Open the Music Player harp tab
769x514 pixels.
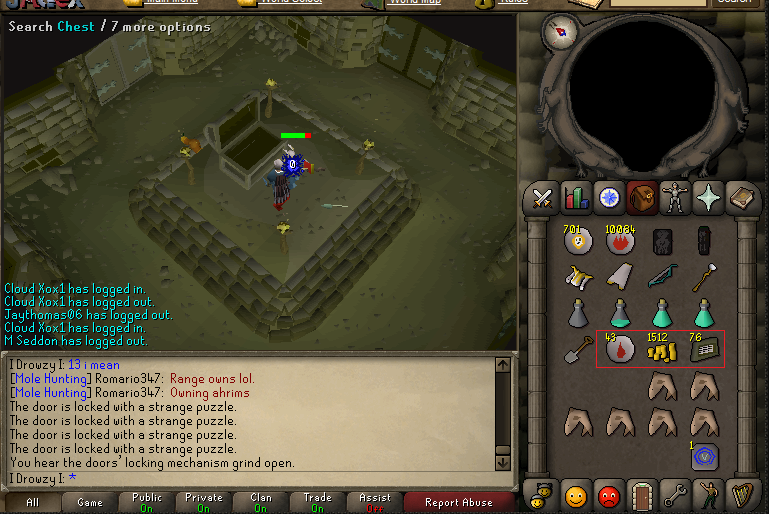tap(741, 494)
